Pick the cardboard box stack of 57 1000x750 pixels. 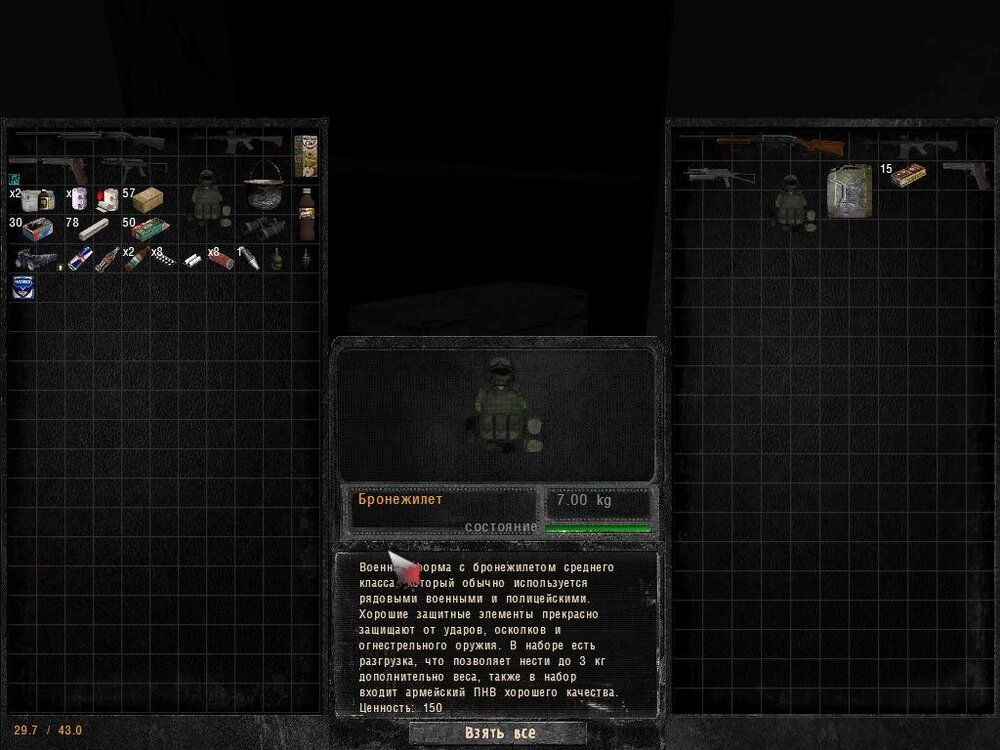(146, 200)
